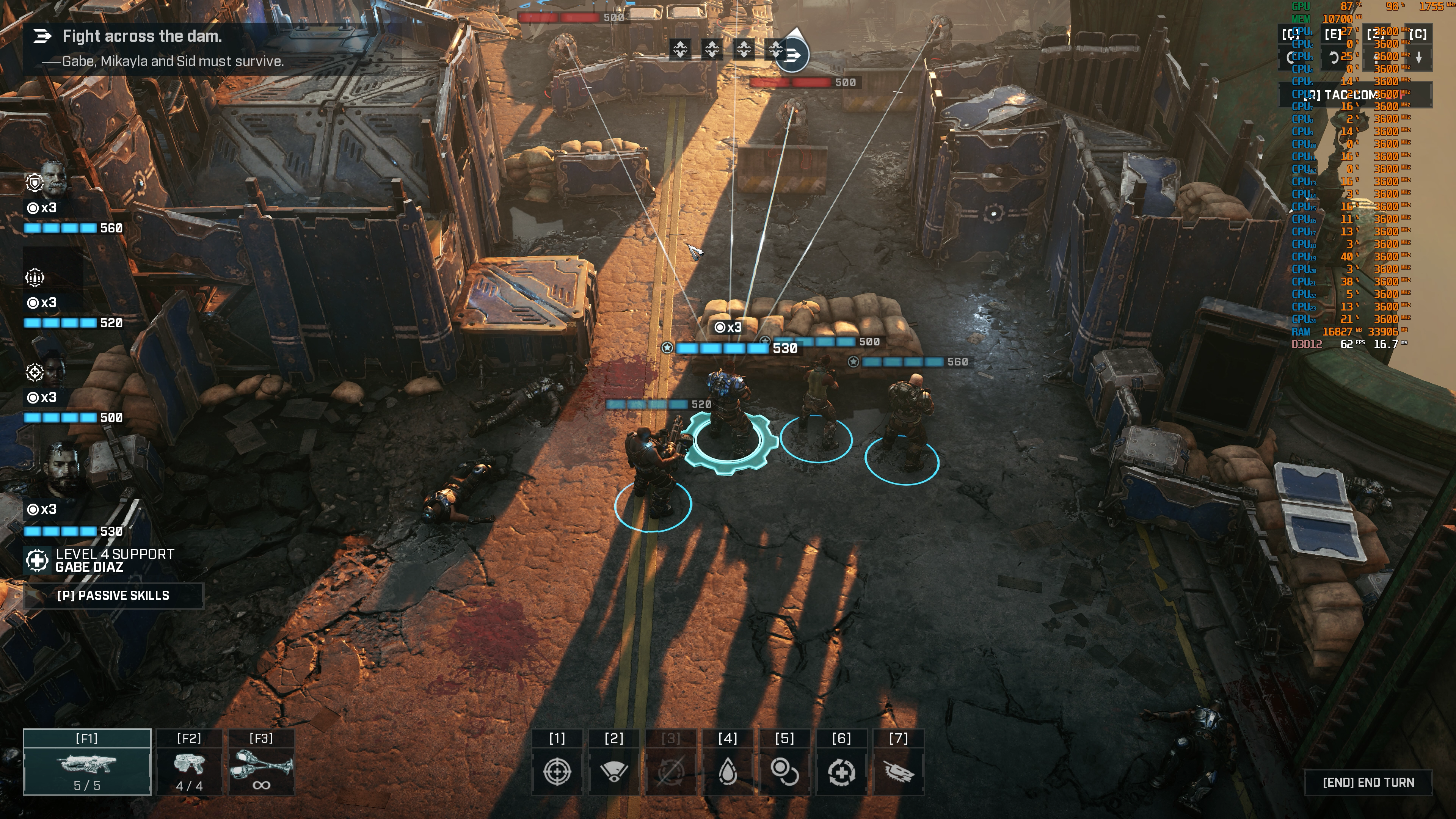Open the Passive Skills panel
1456x819 pixels.
pos(113,595)
